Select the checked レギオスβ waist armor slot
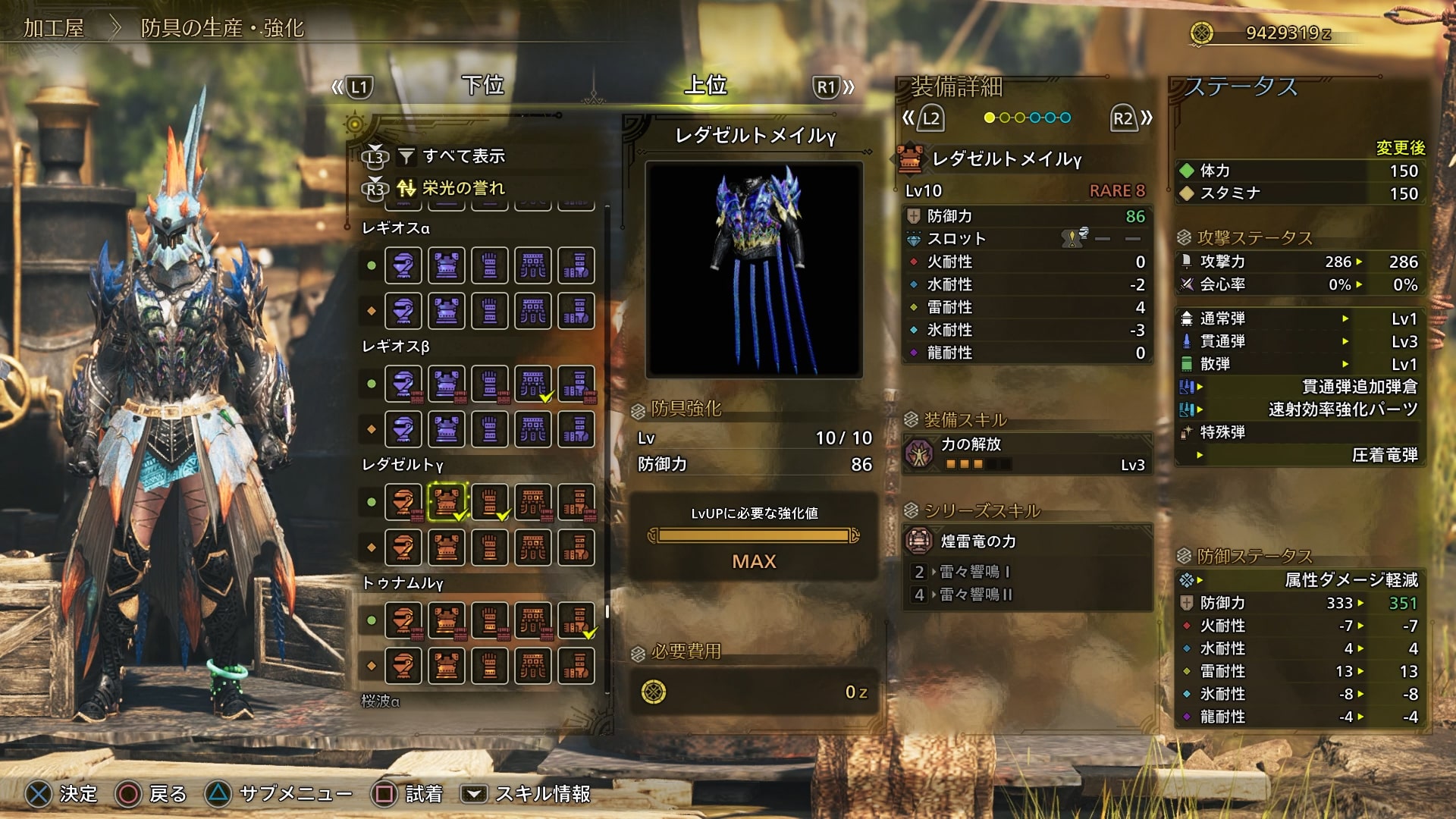This screenshot has height=819, width=1456. point(533,384)
